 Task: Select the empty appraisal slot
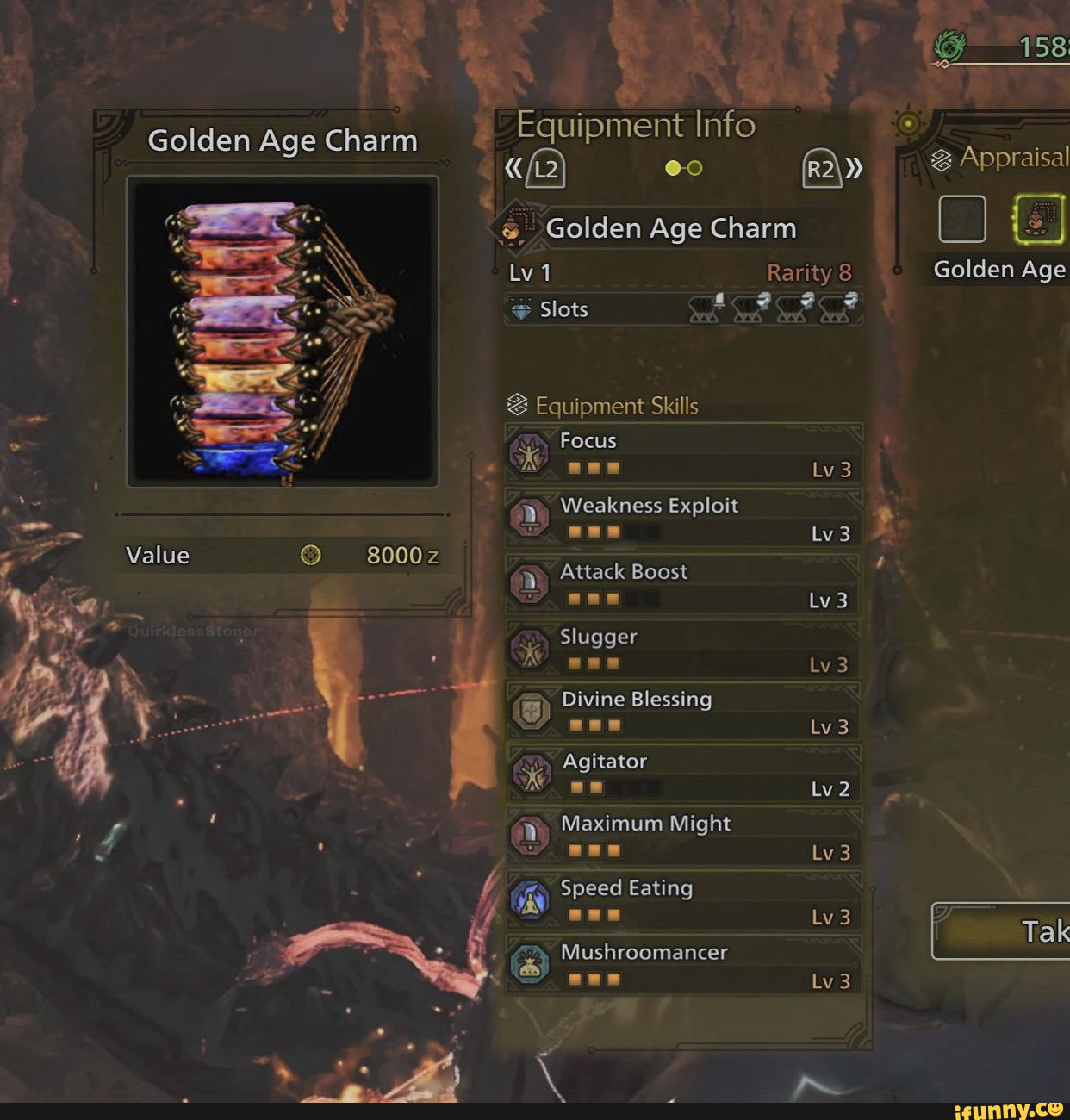(x=962, y=218)
